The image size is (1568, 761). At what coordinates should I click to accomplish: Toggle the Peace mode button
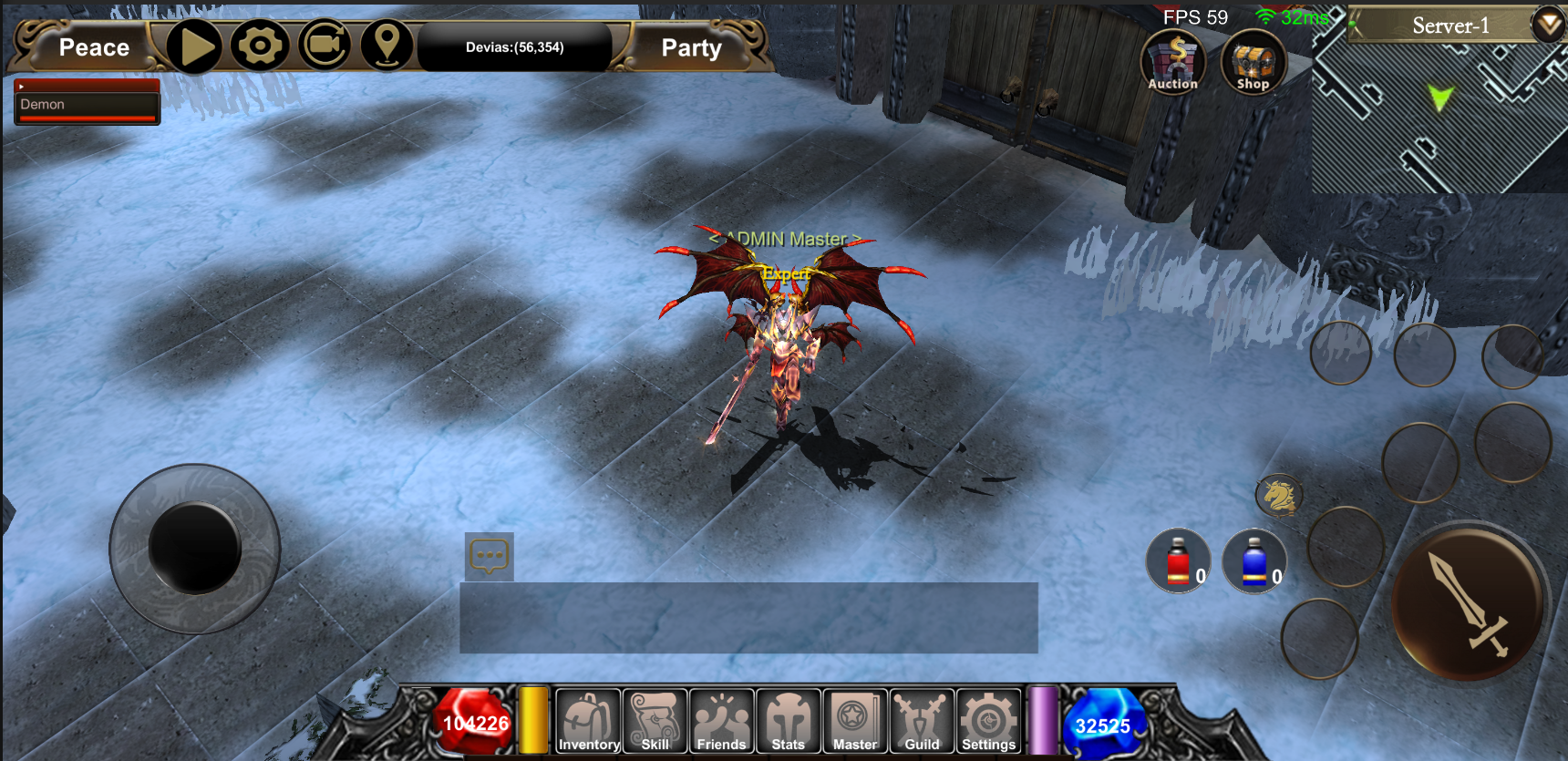pyautogui.click(x=93, y=47)
